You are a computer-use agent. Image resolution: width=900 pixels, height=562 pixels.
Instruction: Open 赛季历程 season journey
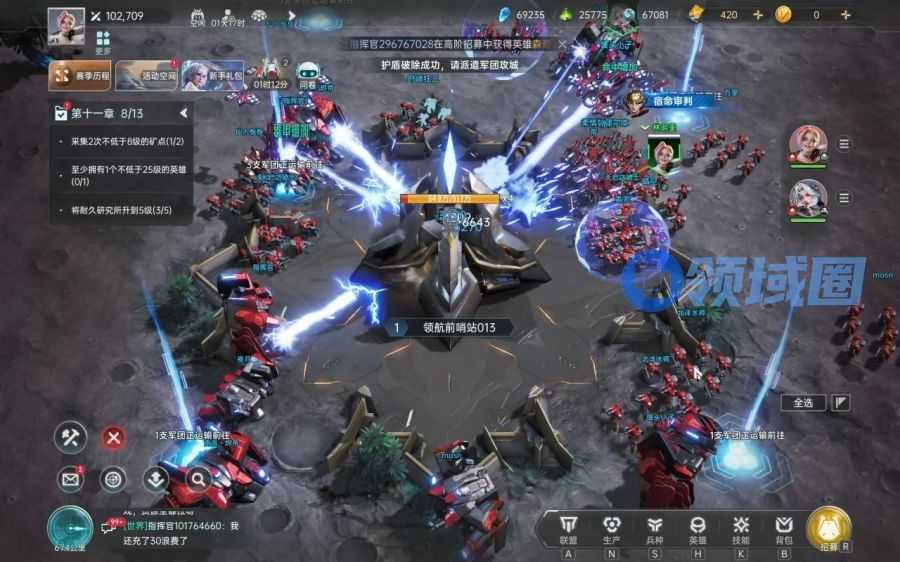[x=80, y=75]
